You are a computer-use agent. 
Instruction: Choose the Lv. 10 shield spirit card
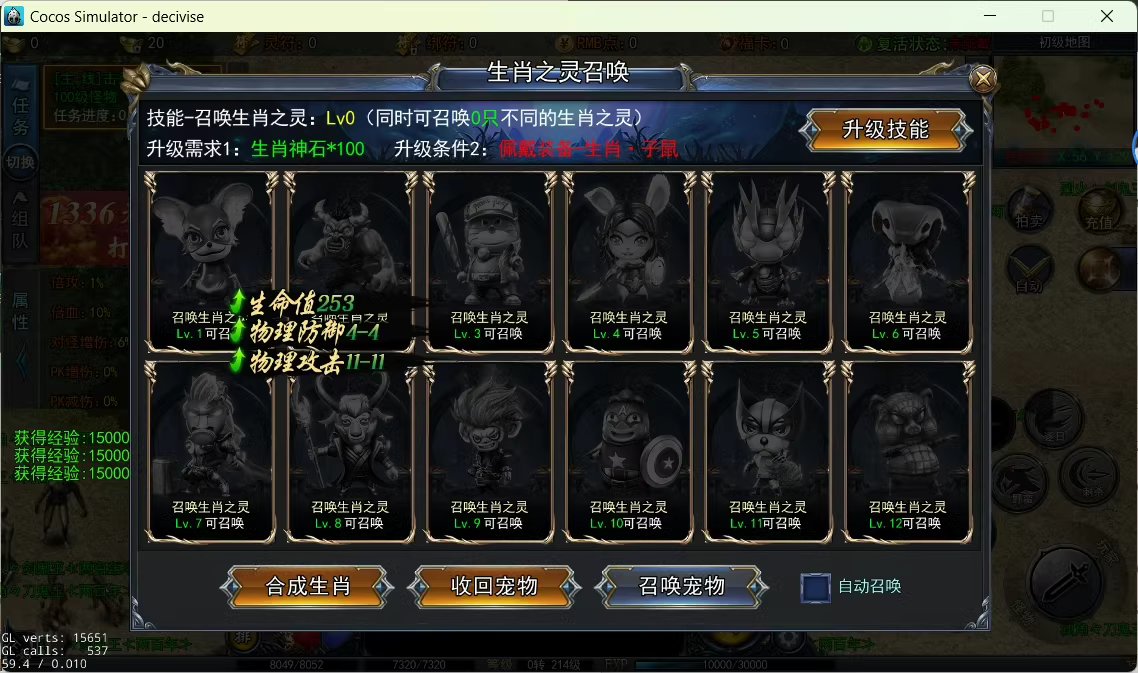click(628, 450)
